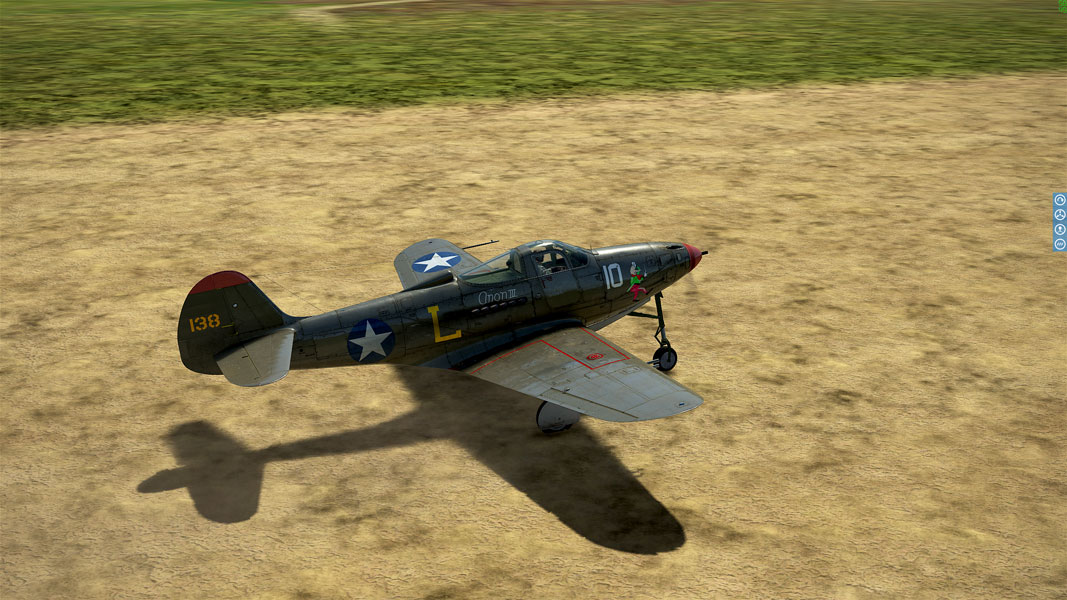Select the three-spoke propeller icon
The width and height of the screenshot is (1067, 600).
tap(1060, 214)
